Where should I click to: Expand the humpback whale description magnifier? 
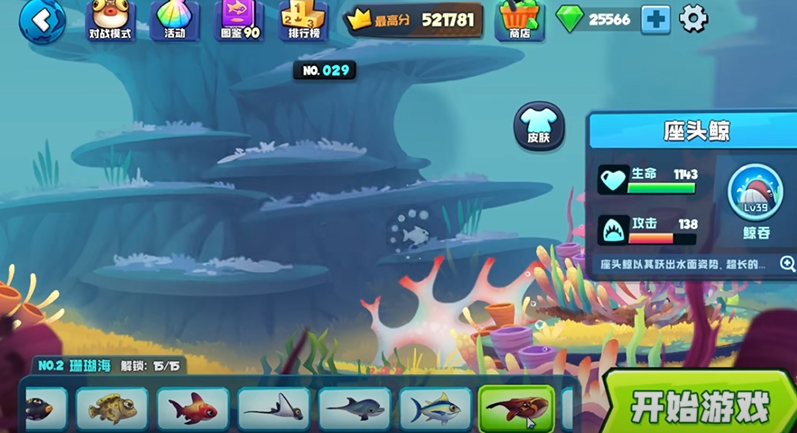click(786, 264)
